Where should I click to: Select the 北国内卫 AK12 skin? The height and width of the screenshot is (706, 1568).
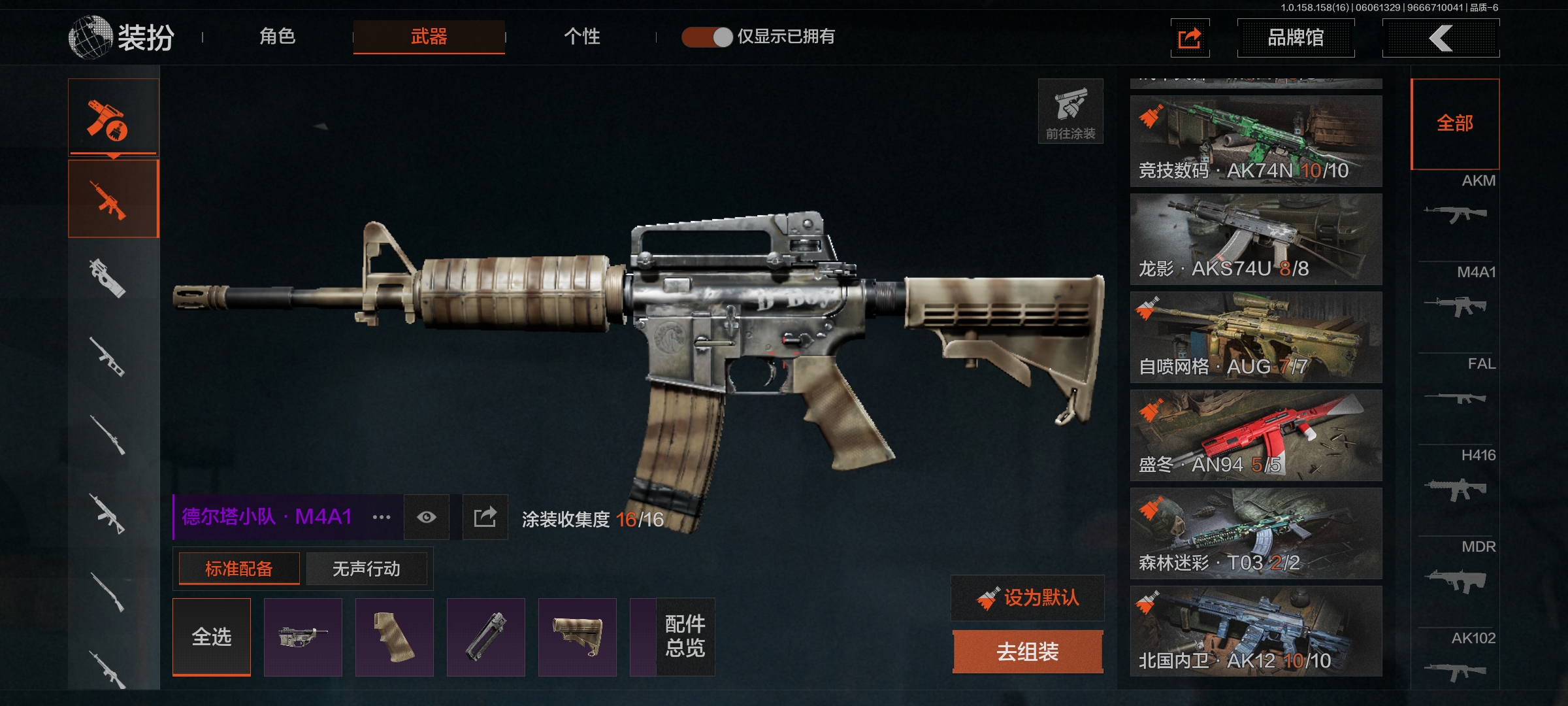point(1256,631)
